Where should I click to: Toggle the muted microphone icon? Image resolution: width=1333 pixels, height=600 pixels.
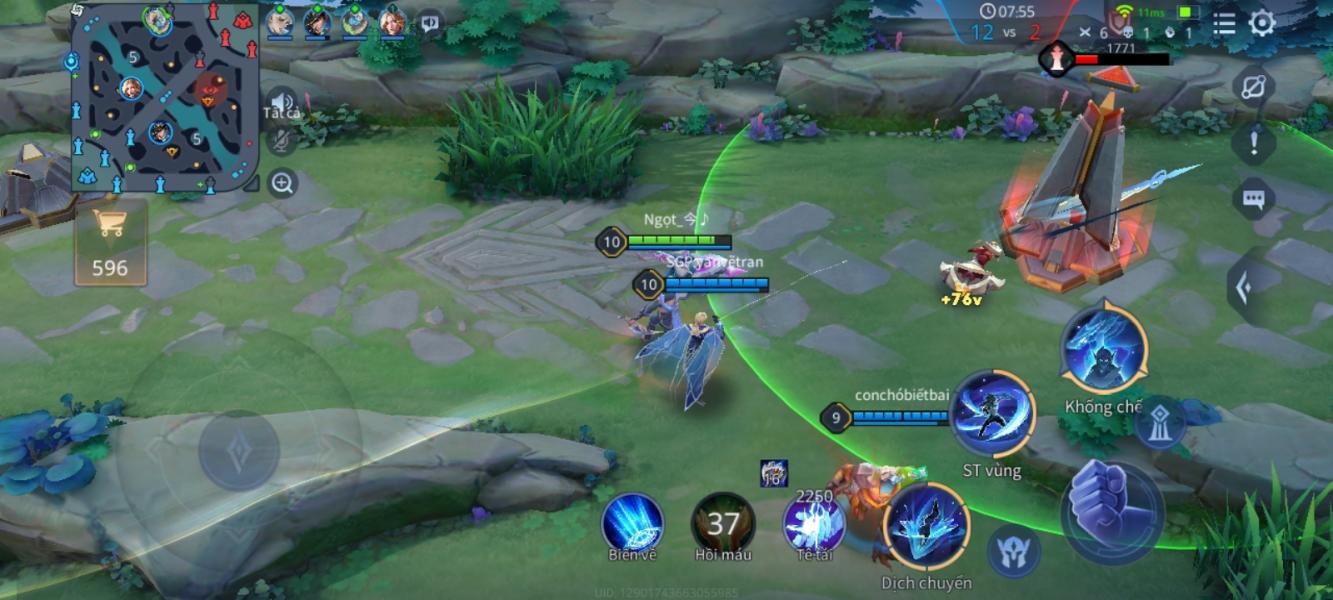pyautogui.click(x=282, y=140)
